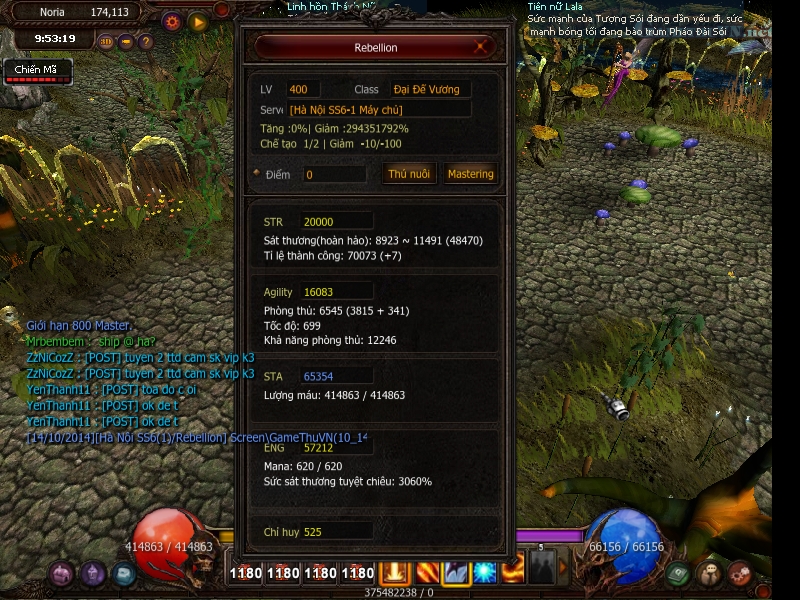Use the first 1180 potion slot
800x600 pixels.
click(x=245, y=572)
